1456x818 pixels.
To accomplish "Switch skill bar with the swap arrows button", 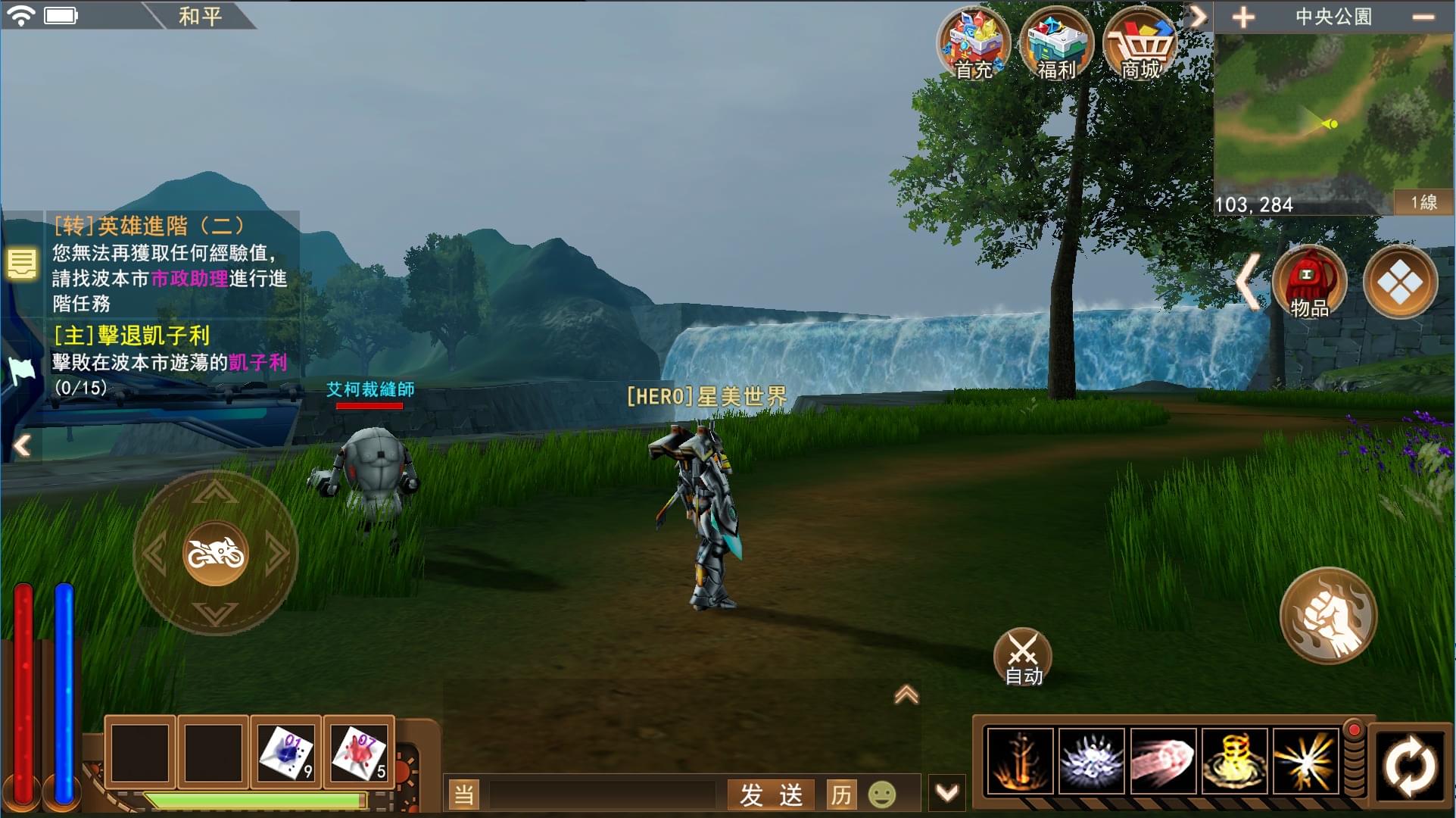I will coord(1410,766).
